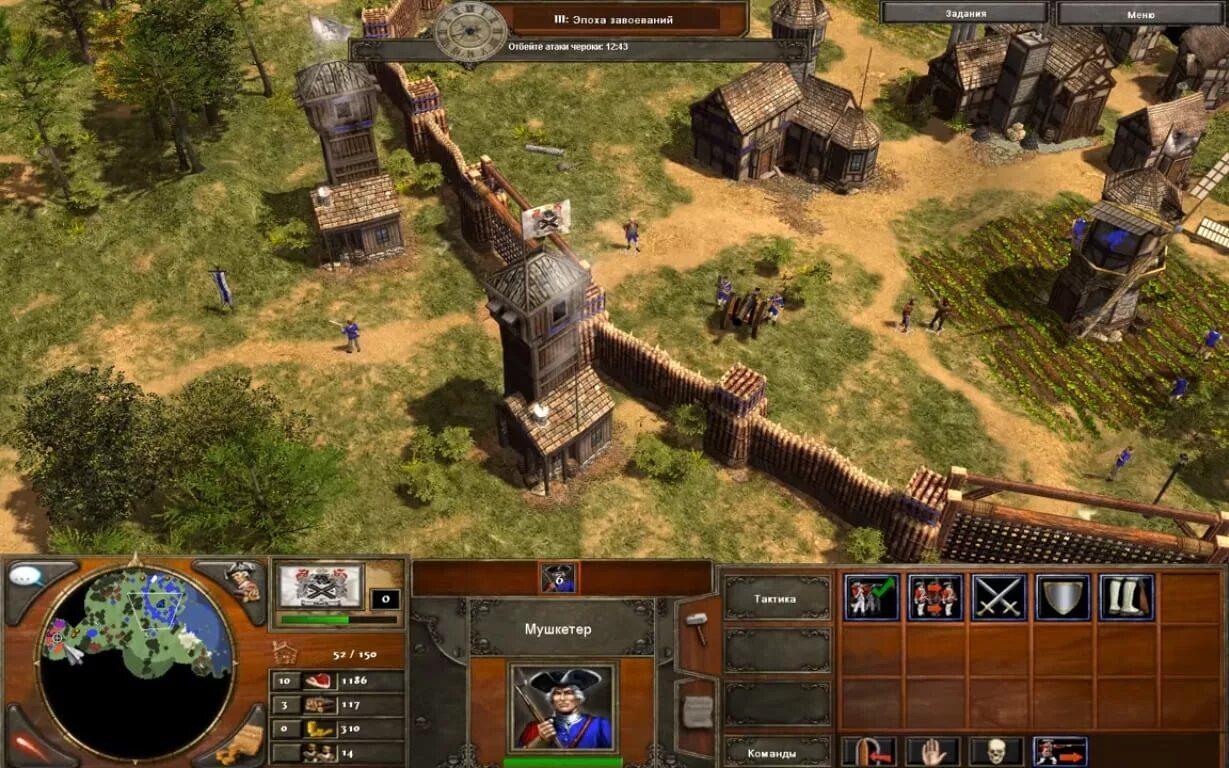
Task: Select the crossed swords melee mode
Action: [x=999, y=597]
